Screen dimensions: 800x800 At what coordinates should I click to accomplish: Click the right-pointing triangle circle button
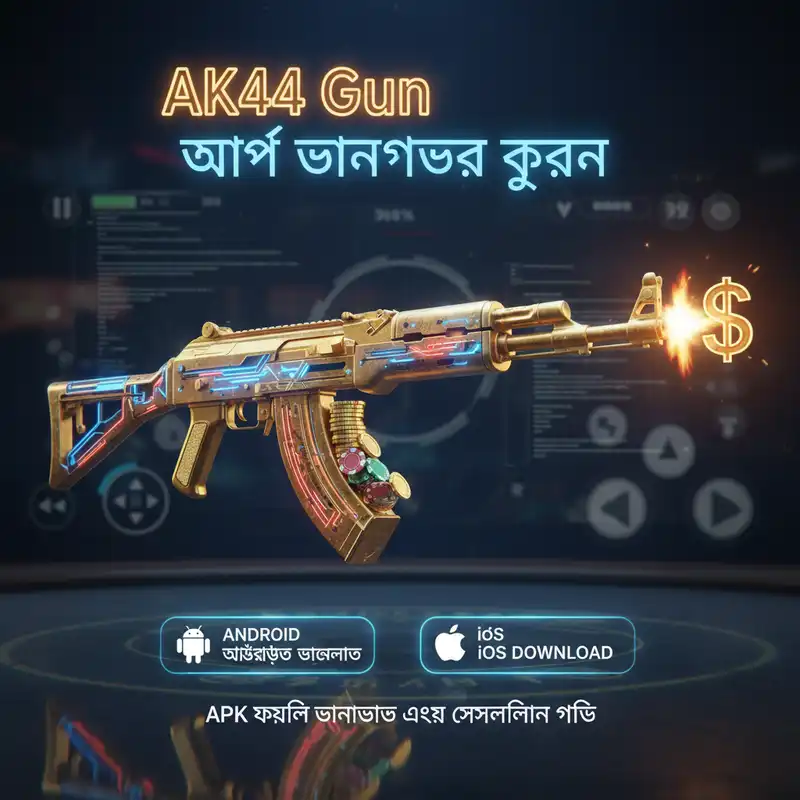(x=722, y=508)
